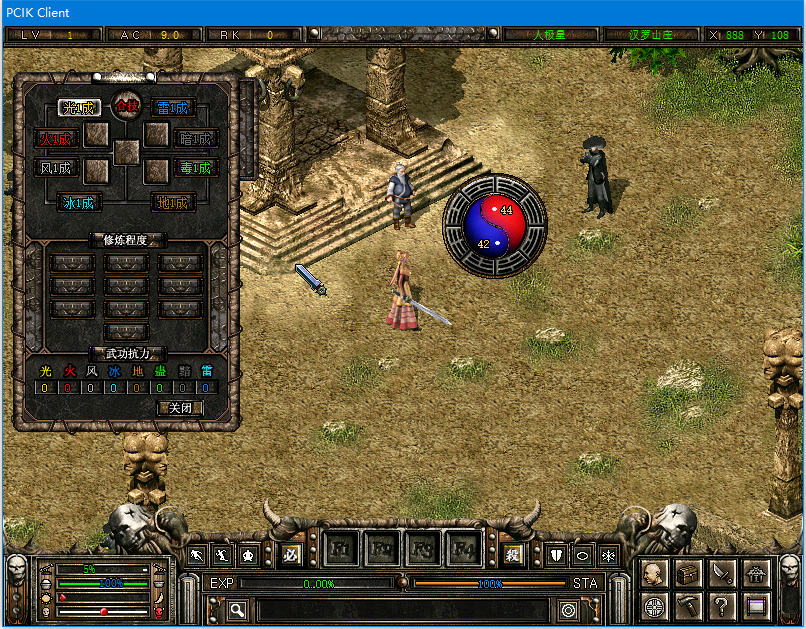Select the 光1成 light element button
The width and height of the screenshot is (806, 629).
(x=78, y=107)
